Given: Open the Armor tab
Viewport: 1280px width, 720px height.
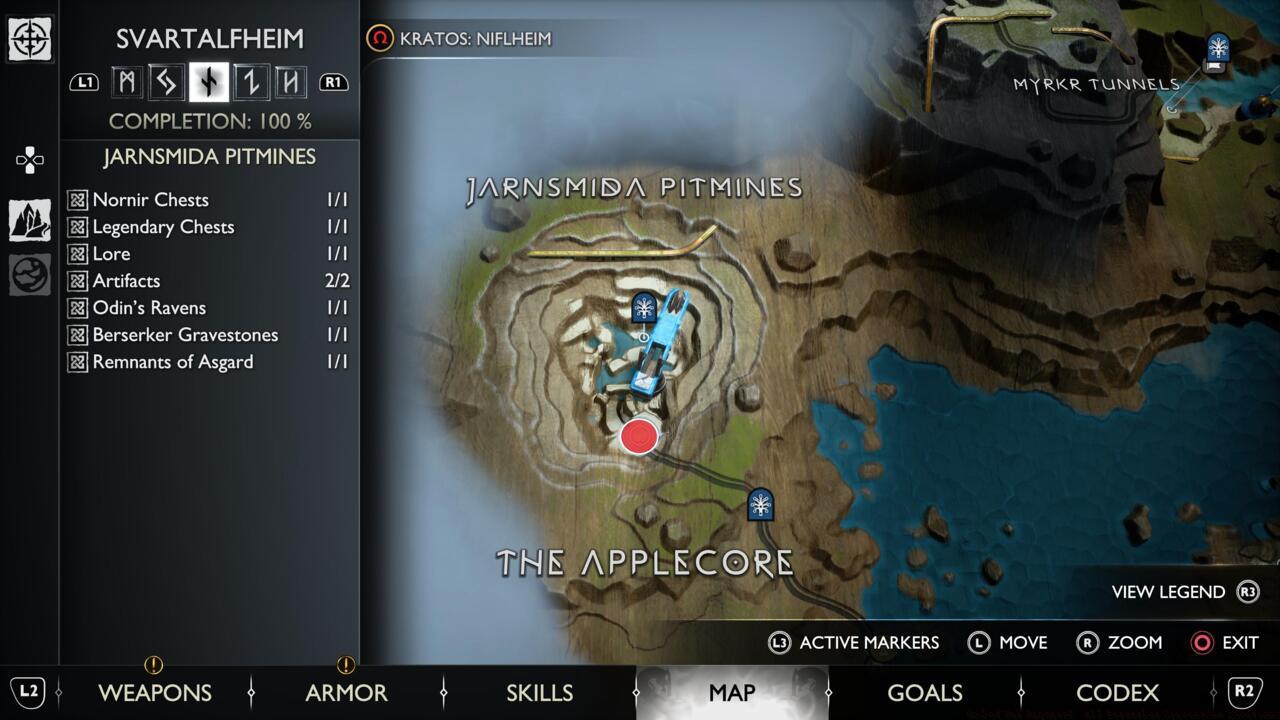Looking at the screenshot, I should point(346,692).
